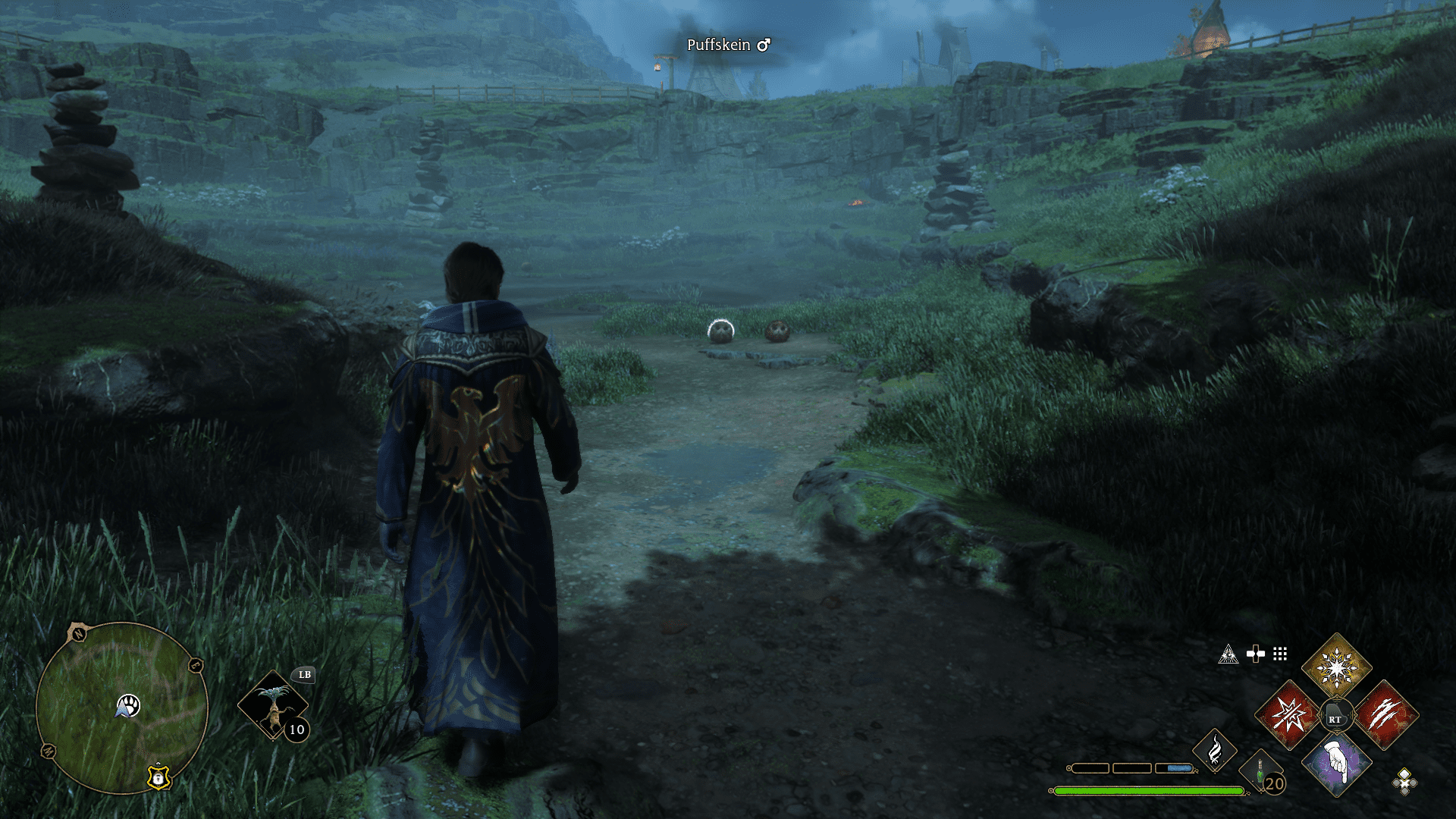
Task: Use the Wiggenweld potion bottle icon
Action: point(1259,770)
